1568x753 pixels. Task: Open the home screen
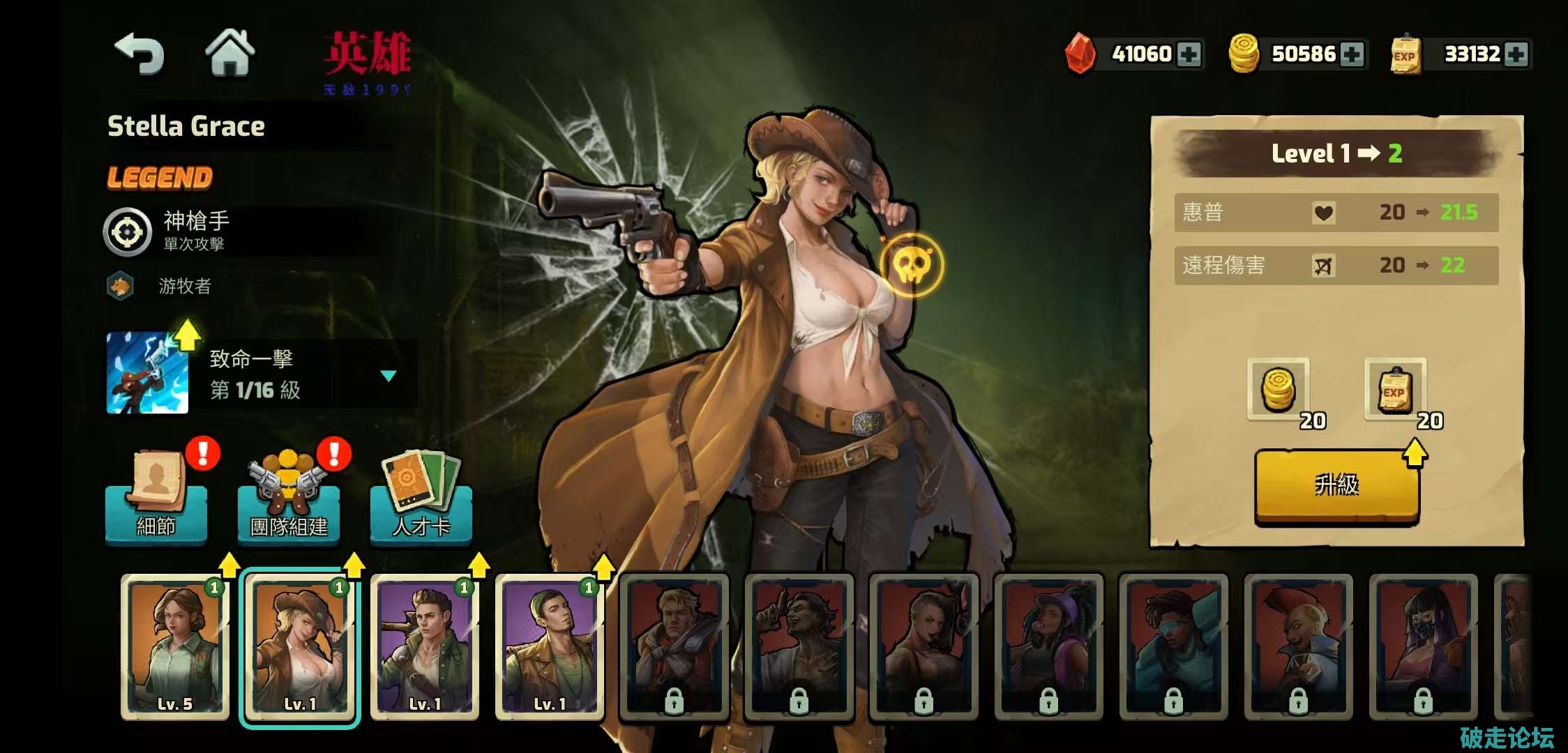(229, 52)
